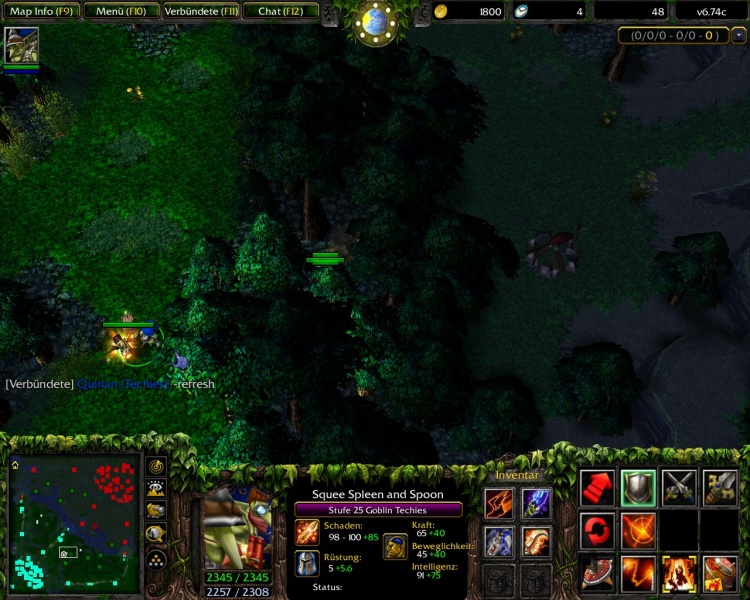Use the red circular arrows command

pos(597,530)
